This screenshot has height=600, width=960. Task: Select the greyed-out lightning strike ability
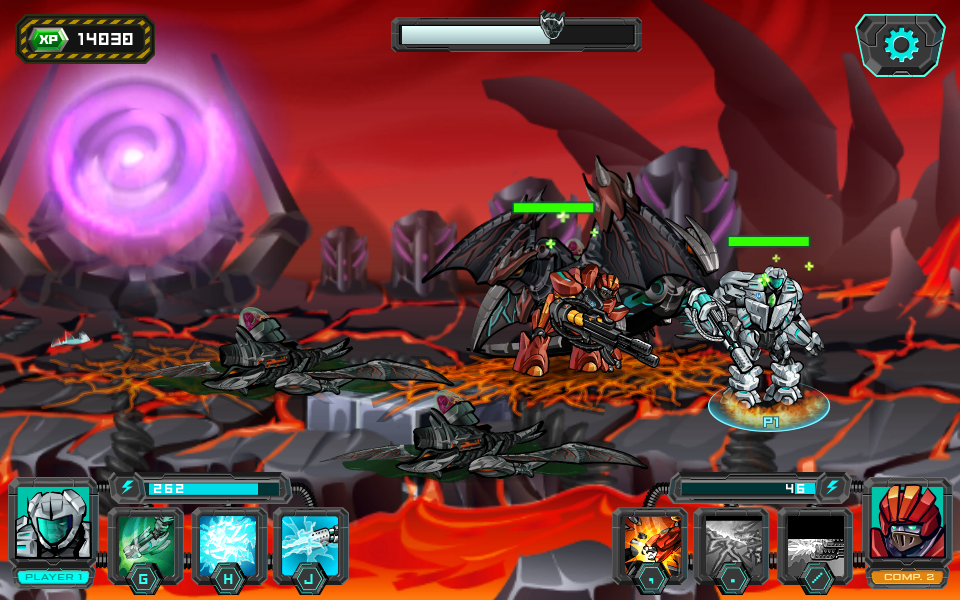pyautogui.click(x=732, y=541)
